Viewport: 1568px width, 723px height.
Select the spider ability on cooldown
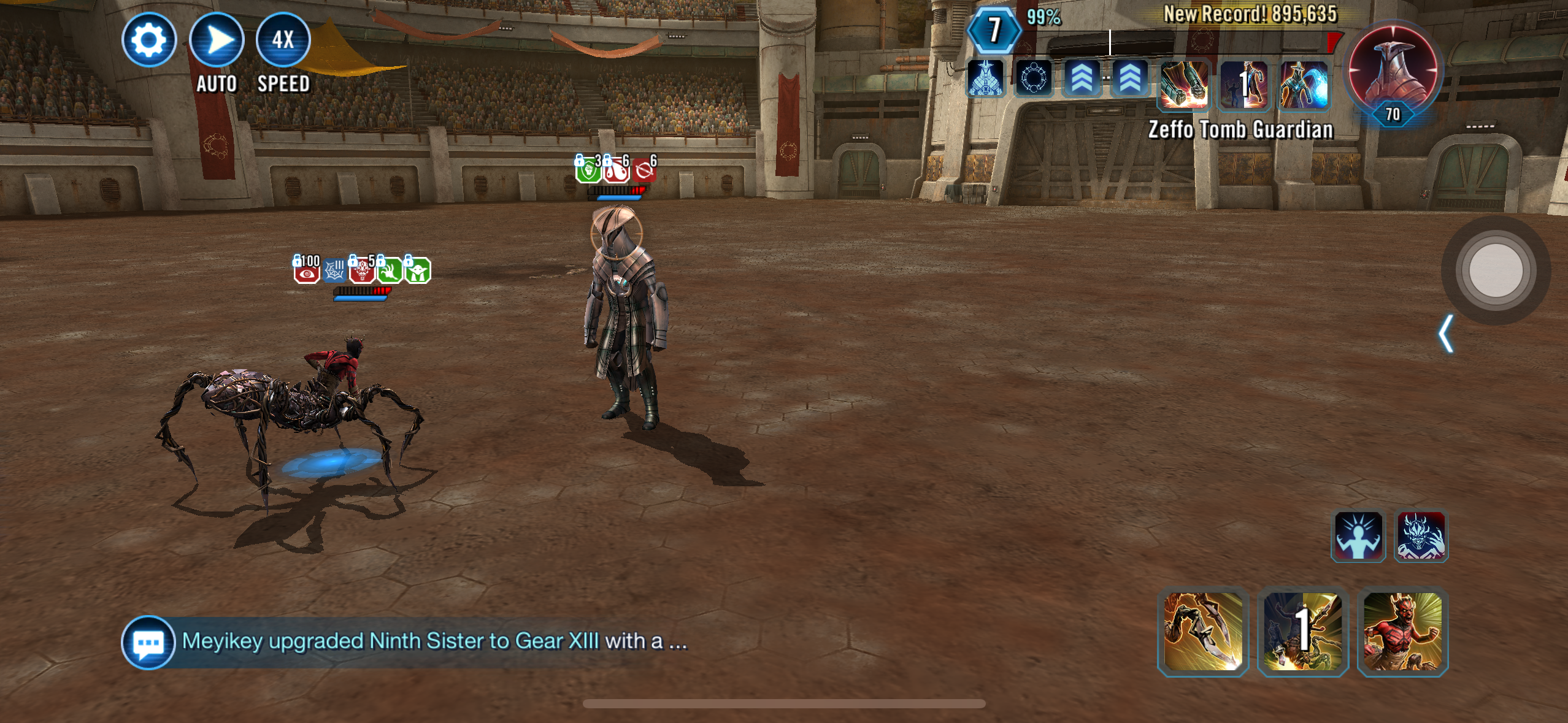[x=1303, y=632]
